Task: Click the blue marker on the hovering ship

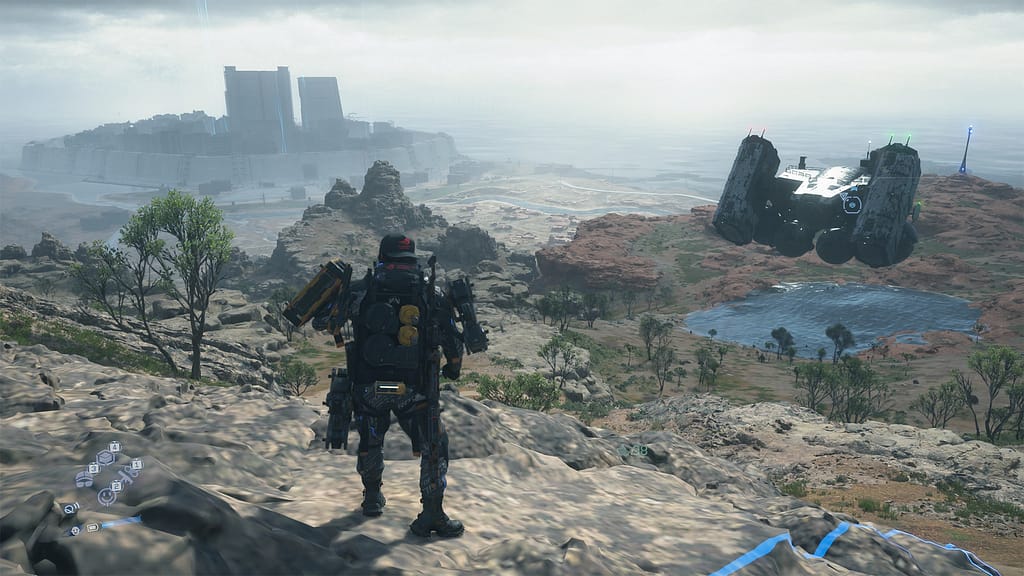Action: [x=852, y=204]
